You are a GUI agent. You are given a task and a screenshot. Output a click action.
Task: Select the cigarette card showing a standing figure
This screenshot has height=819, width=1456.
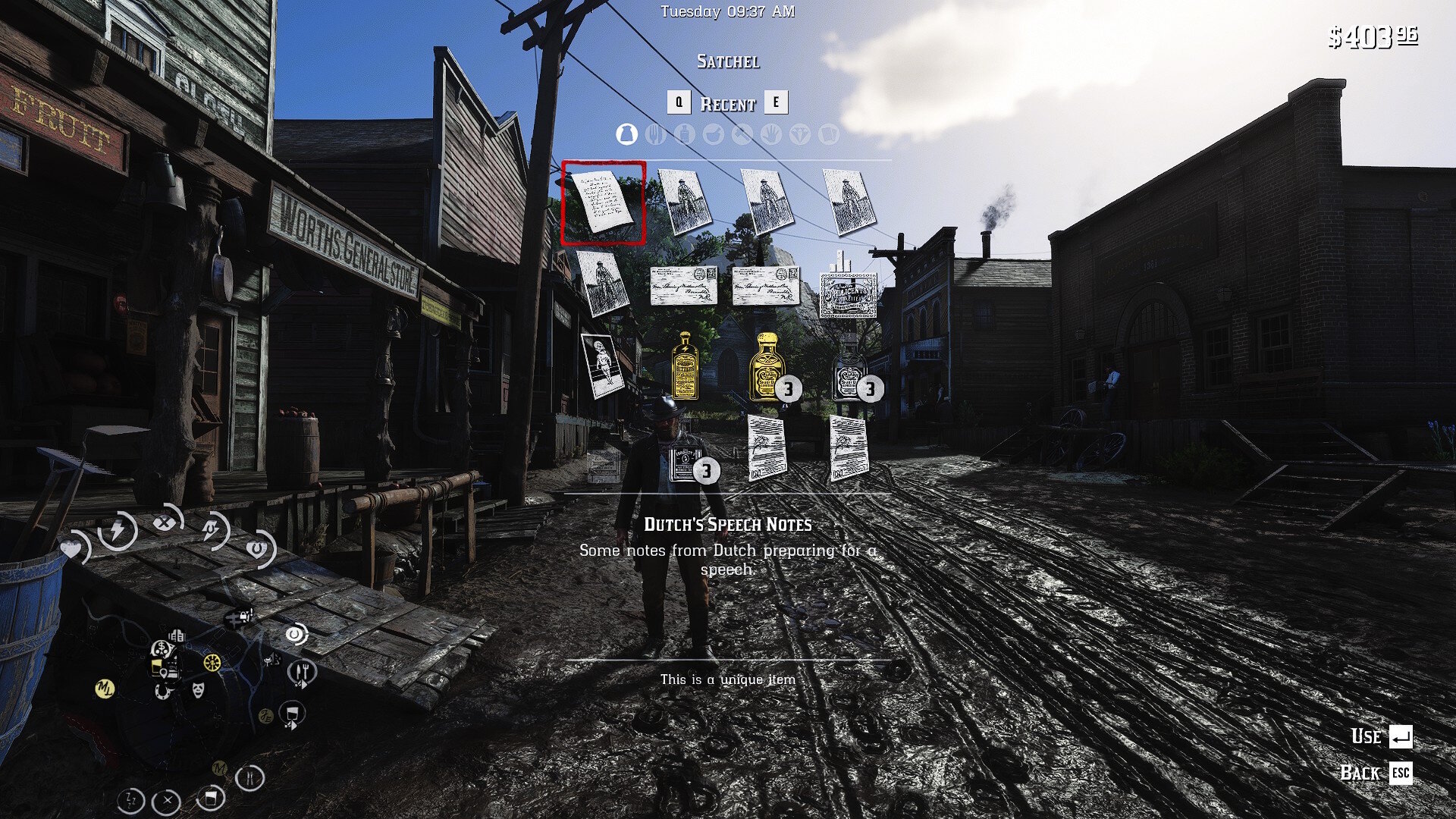(x=602, y=366)
